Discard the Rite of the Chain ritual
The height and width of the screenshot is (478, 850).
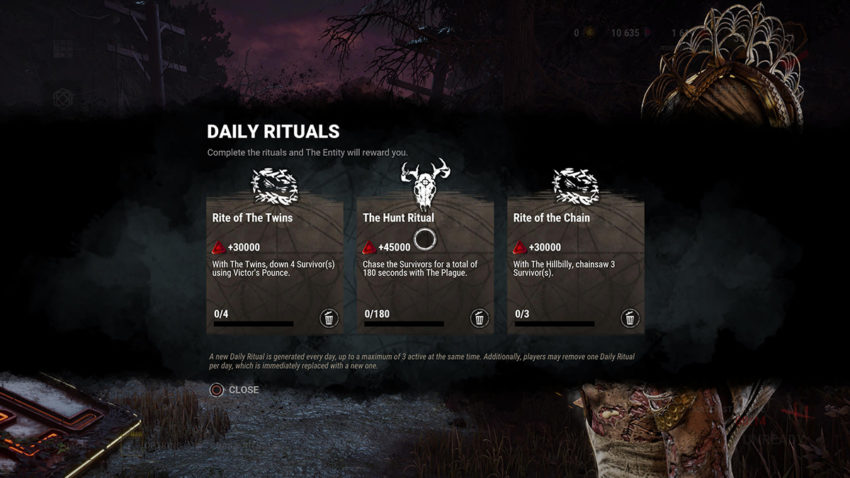(x=630, y=319)
